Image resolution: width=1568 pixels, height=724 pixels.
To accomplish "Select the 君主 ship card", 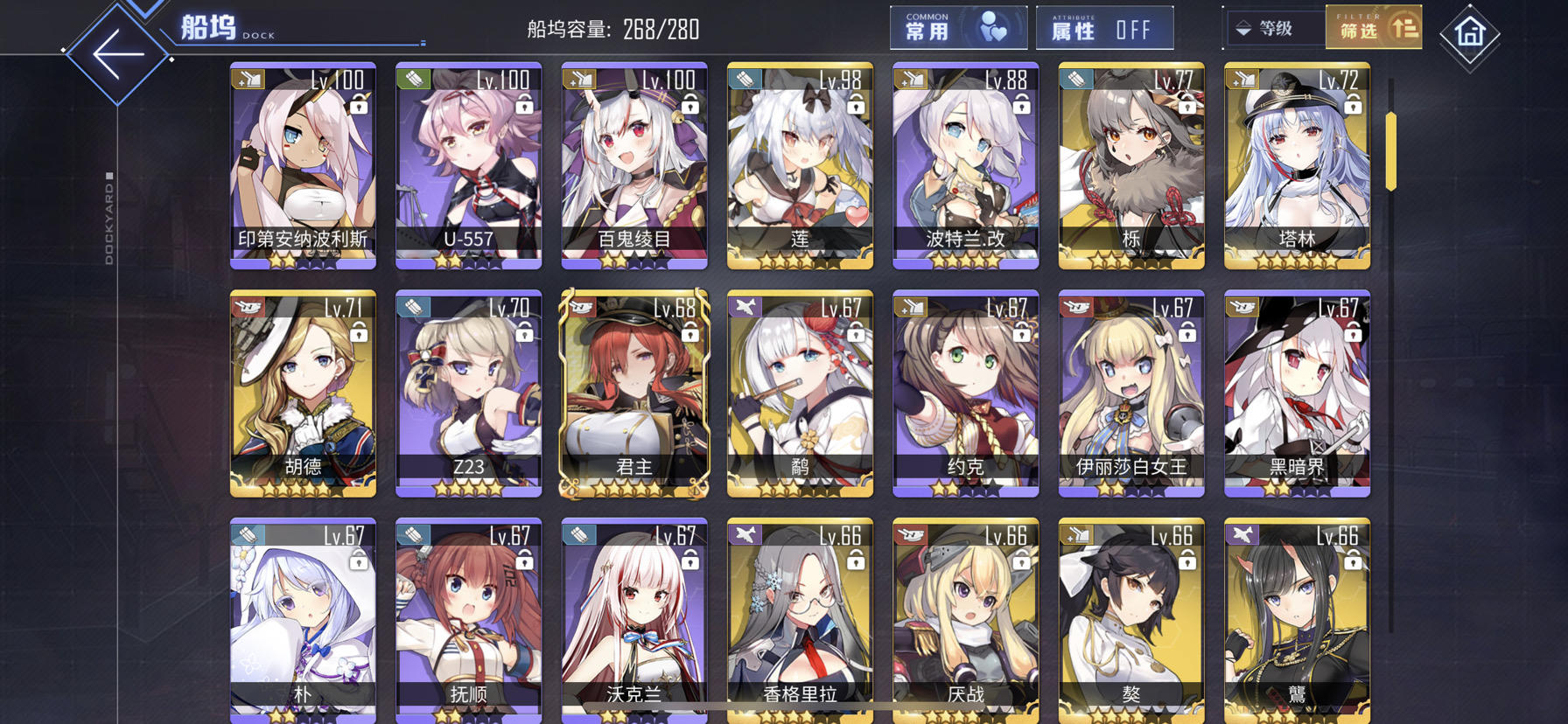I will point(633,393).
